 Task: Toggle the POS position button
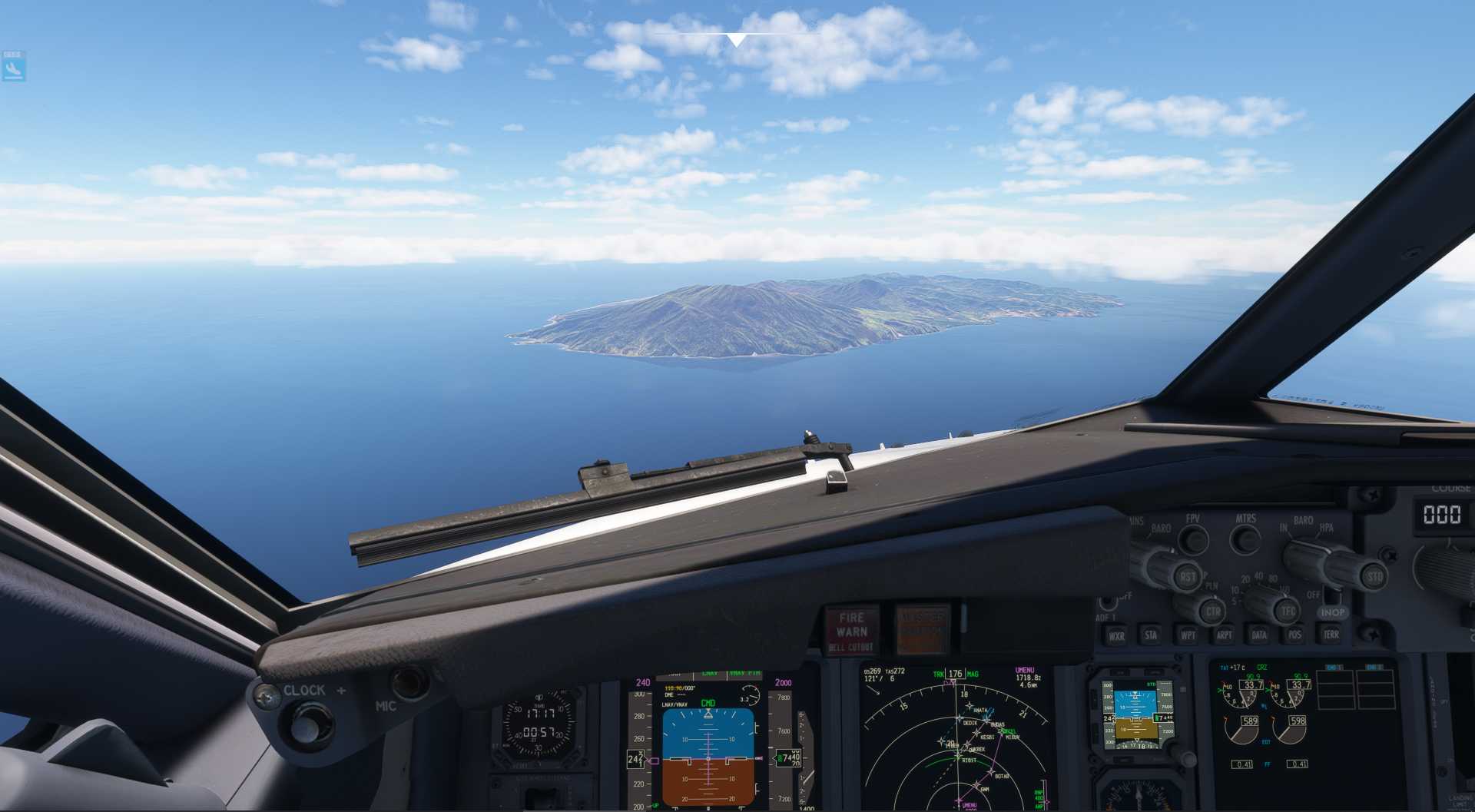1294,635
